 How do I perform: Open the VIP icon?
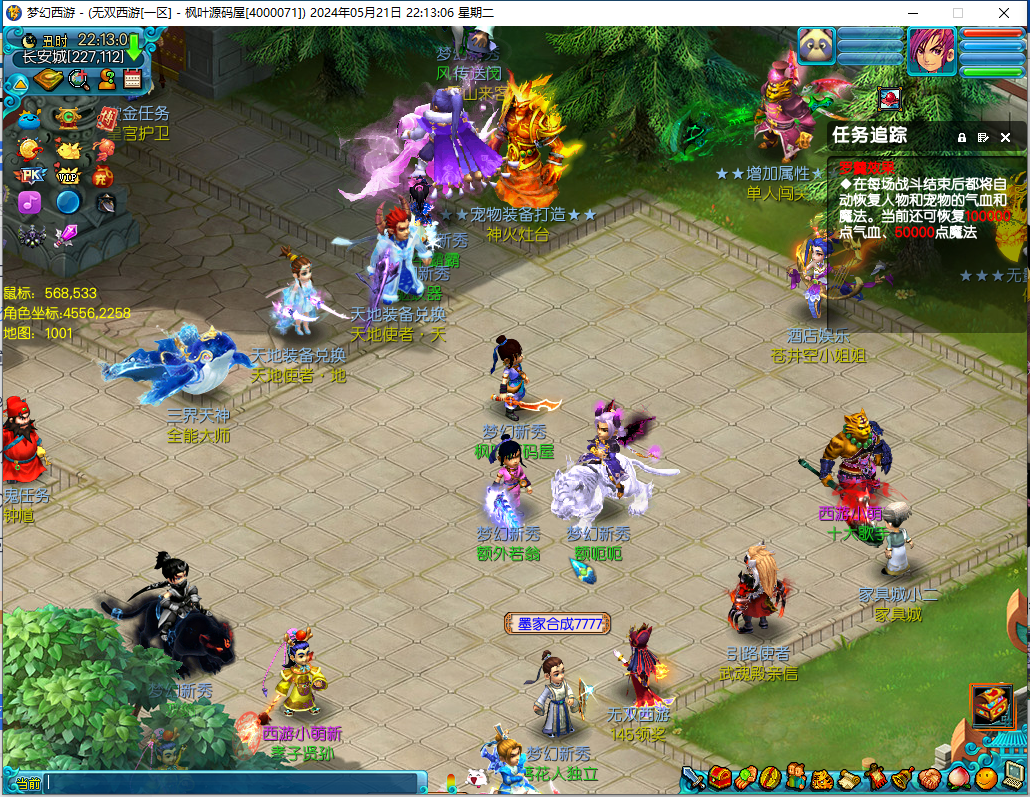click(x=68, y=176)
